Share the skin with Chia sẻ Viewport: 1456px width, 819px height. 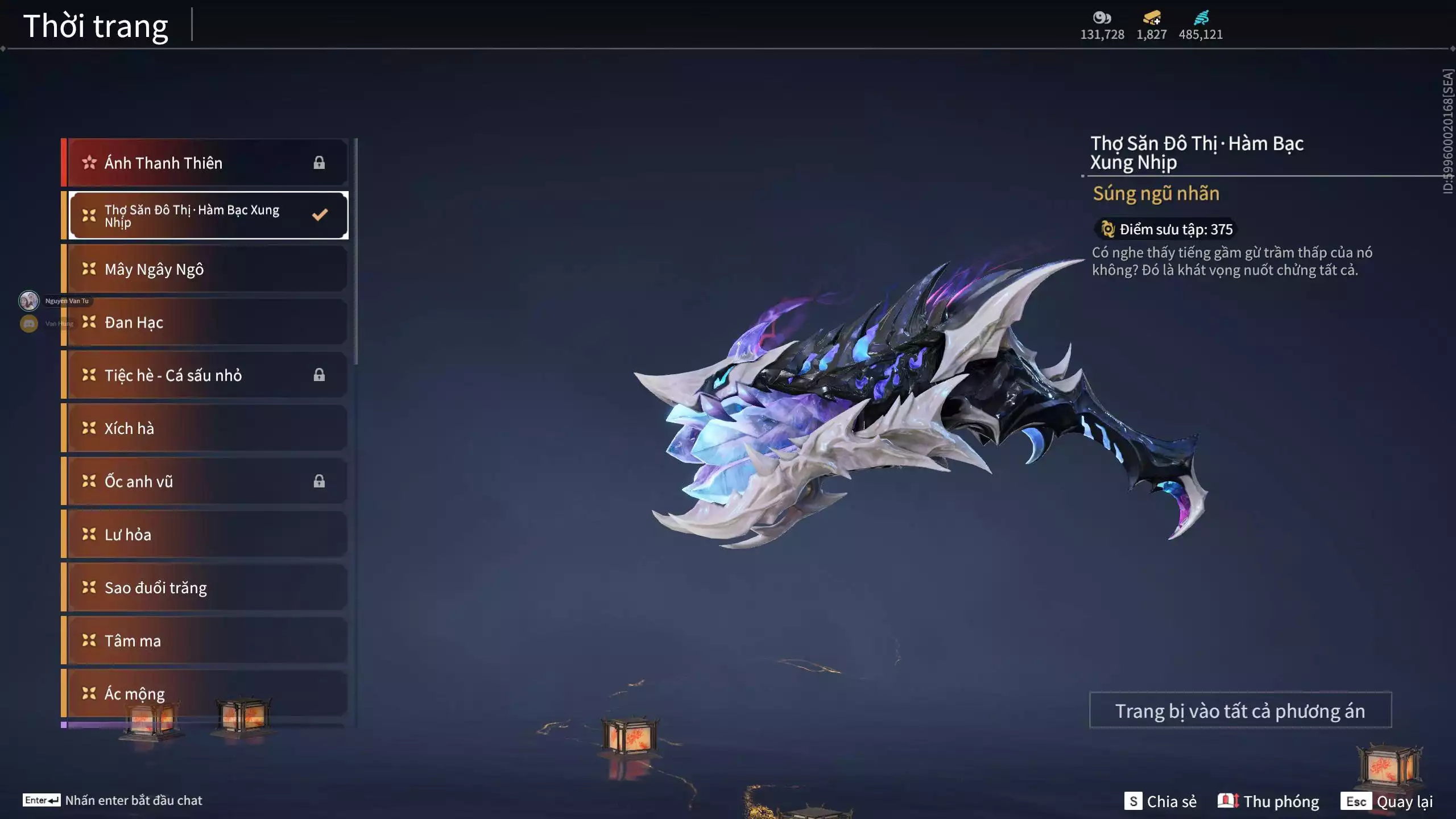(1160, 801)
